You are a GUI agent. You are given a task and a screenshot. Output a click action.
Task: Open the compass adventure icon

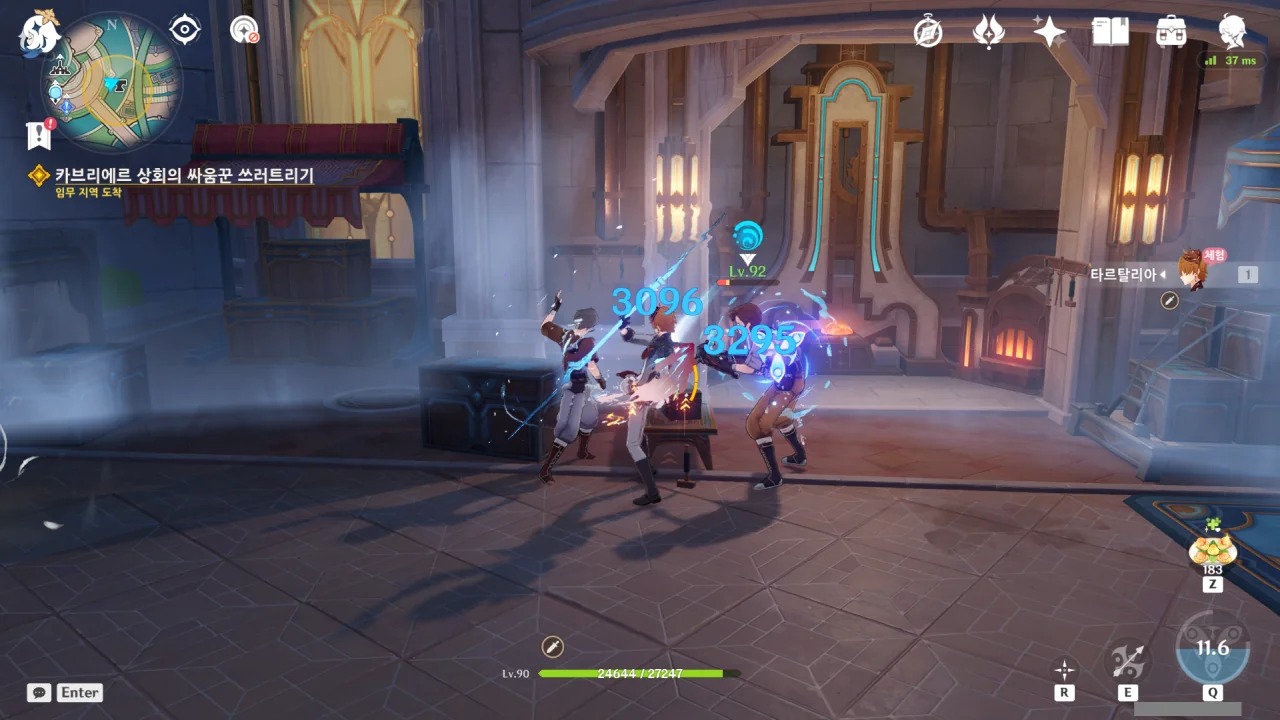click(928, 32)
